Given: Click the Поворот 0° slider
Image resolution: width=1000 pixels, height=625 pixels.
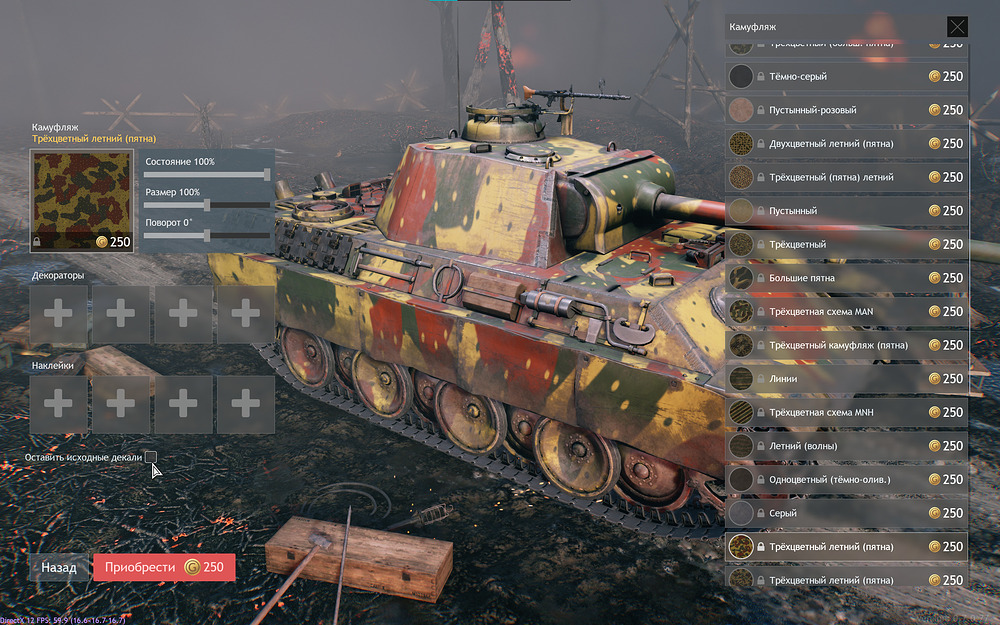Looking at the screenshot, I should 208,235.
